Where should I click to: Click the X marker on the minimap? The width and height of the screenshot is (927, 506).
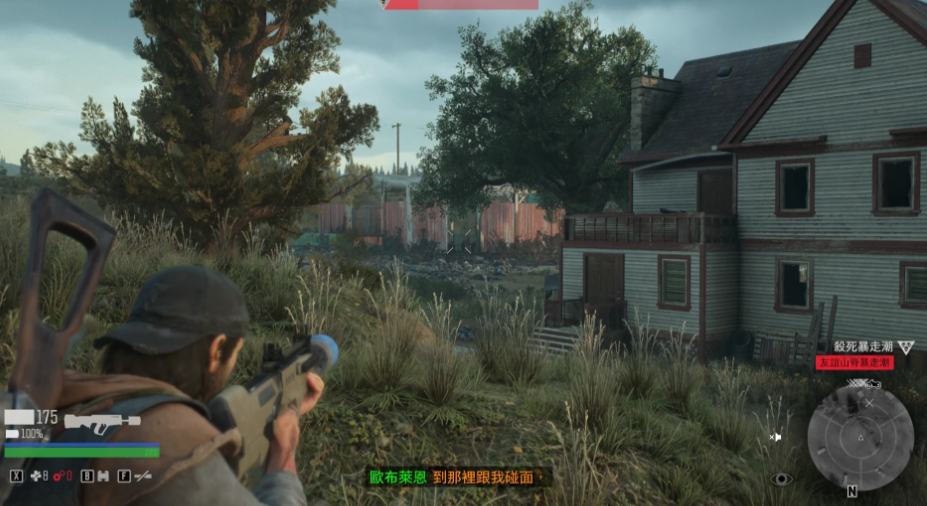pos(870,402)
